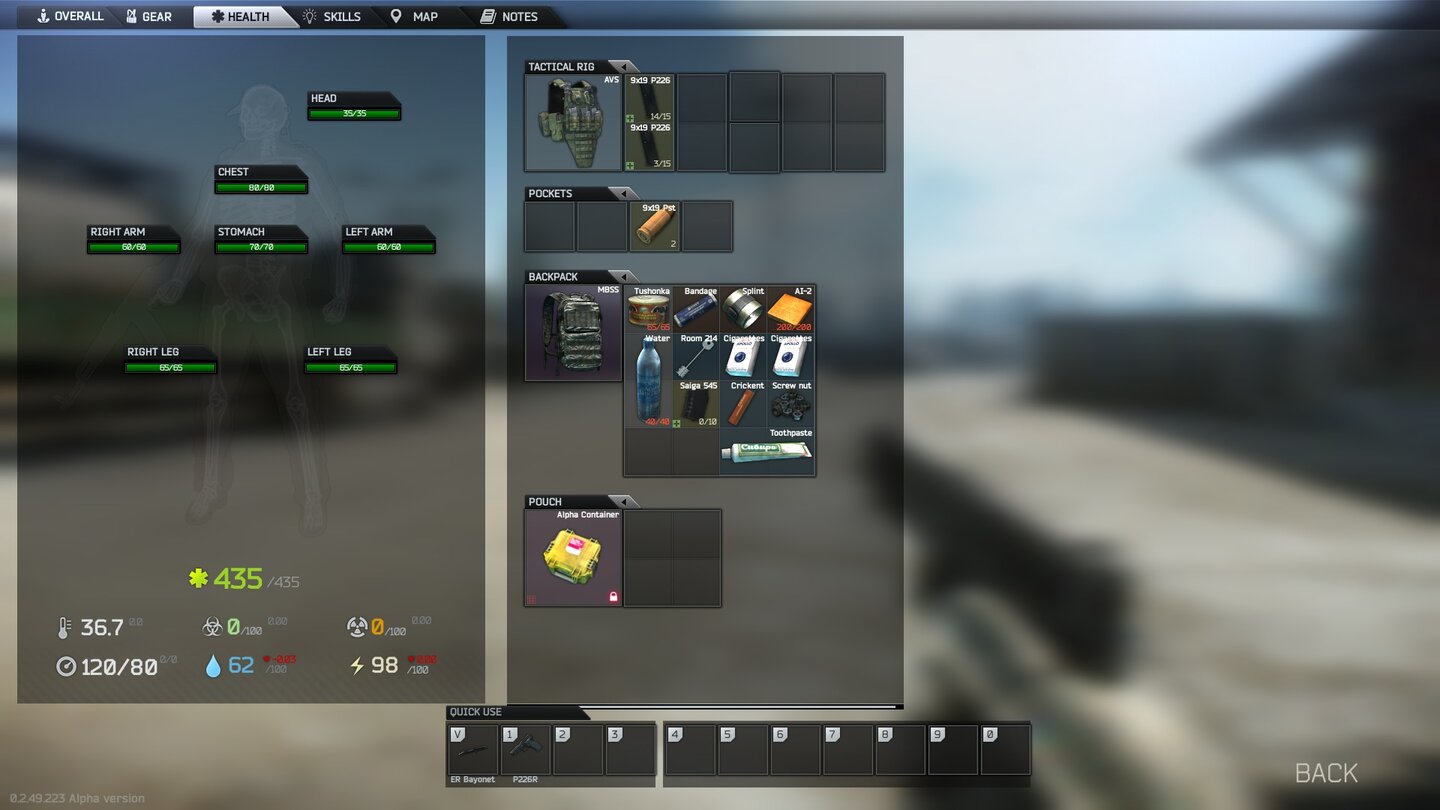Screen dimensions: 1440x810
Task: Select the Alpha Container in the pouch
Action: (572, 557)
